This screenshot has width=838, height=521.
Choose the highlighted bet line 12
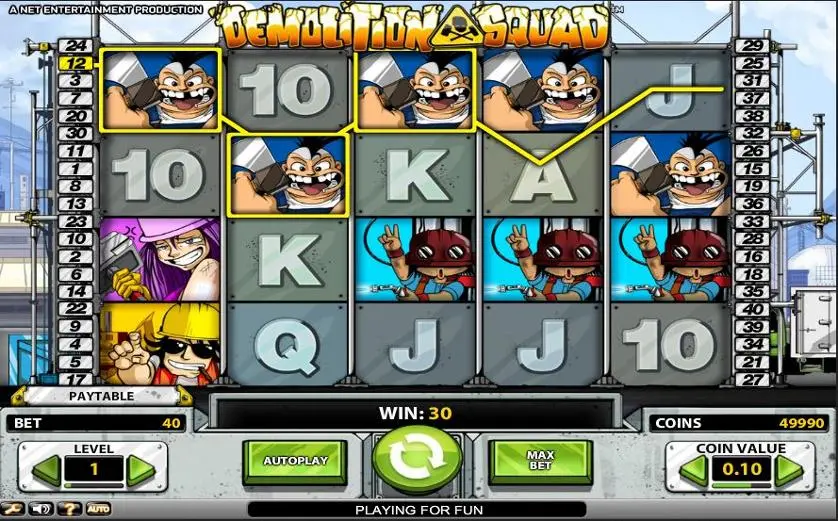(x=77, y=63)
